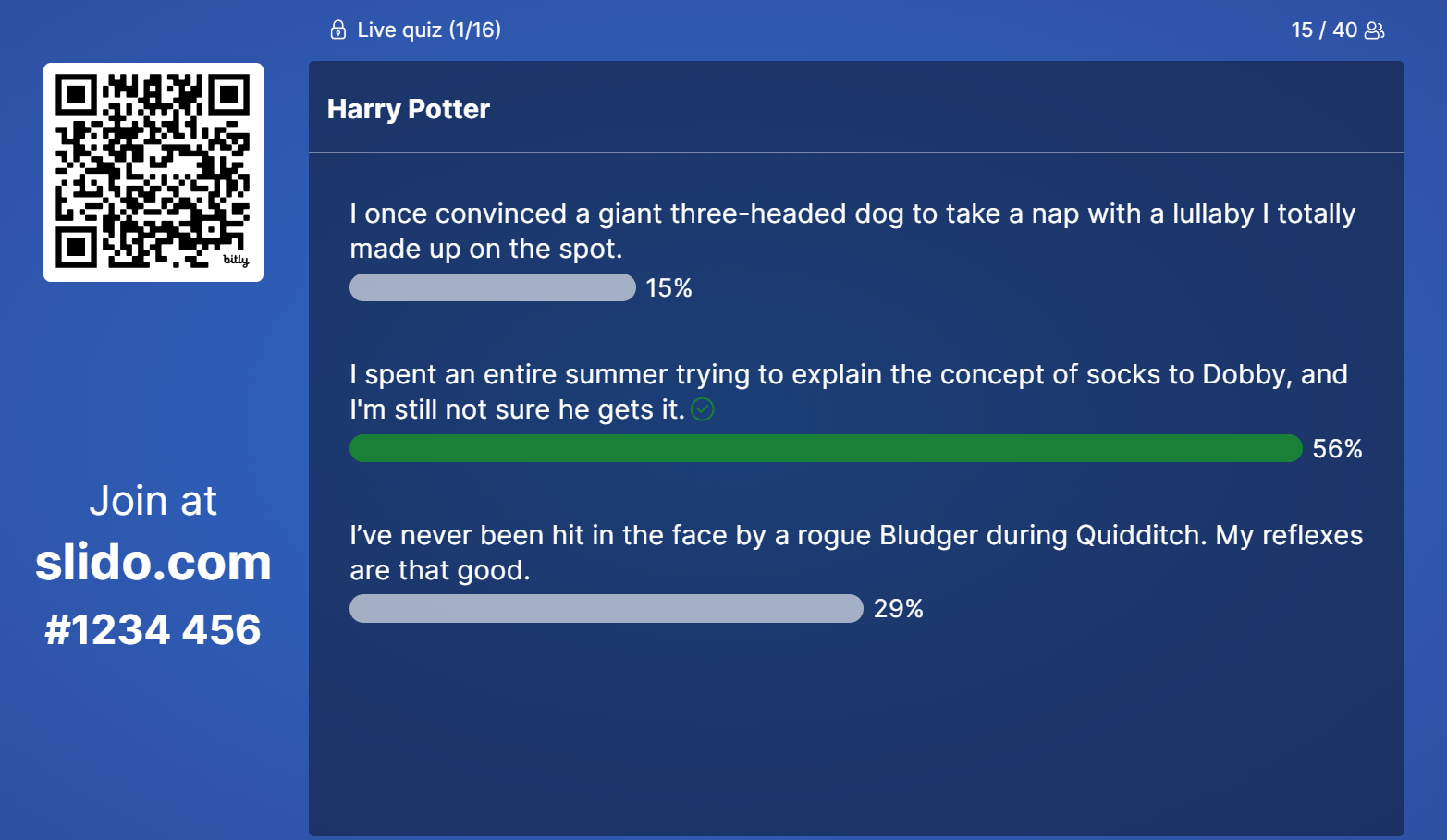
Task: Click the lock icon beside Live quiz
Action: (x=337, y=30)
